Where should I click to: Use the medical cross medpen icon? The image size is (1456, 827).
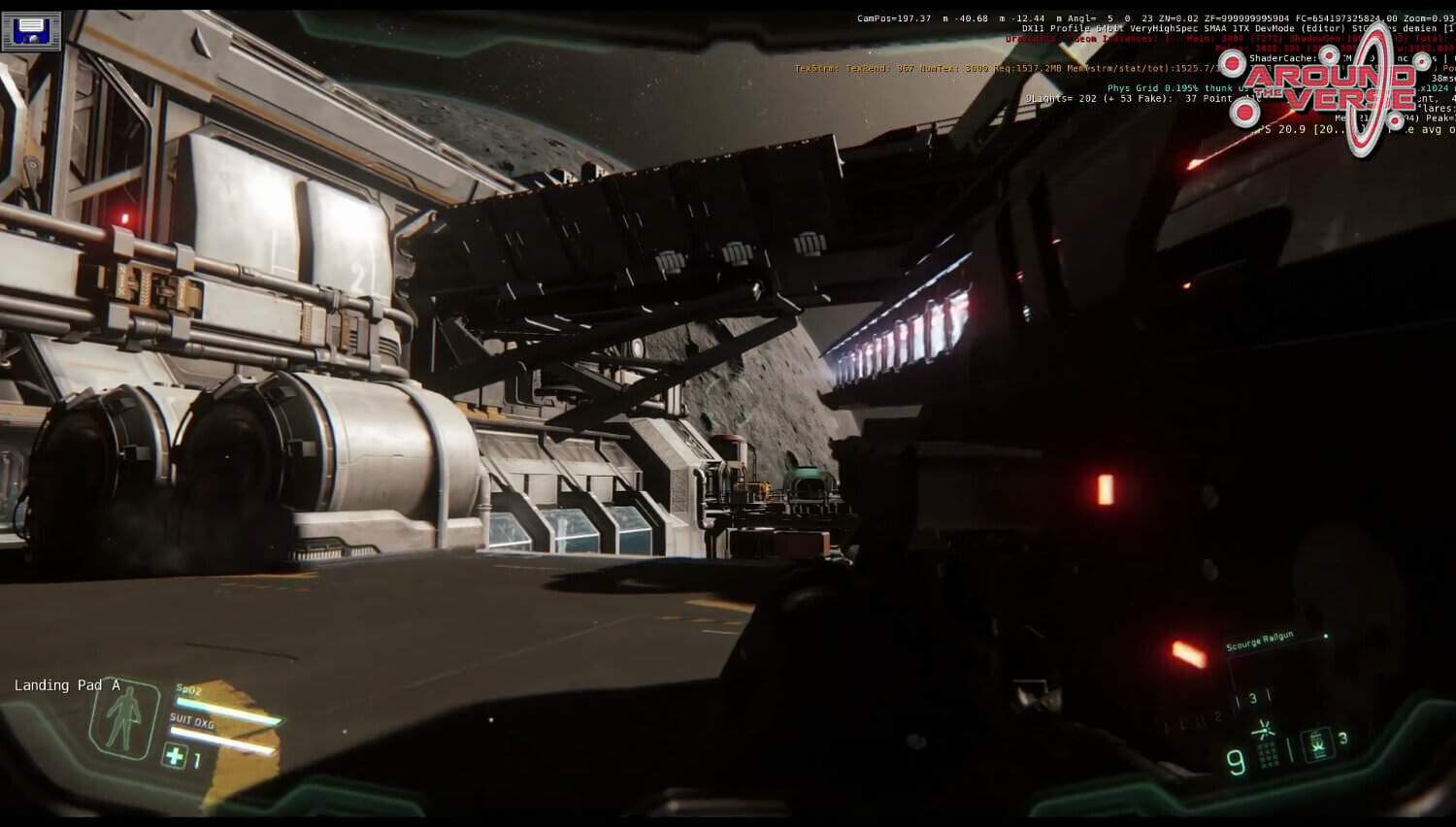tap(175, 755)
